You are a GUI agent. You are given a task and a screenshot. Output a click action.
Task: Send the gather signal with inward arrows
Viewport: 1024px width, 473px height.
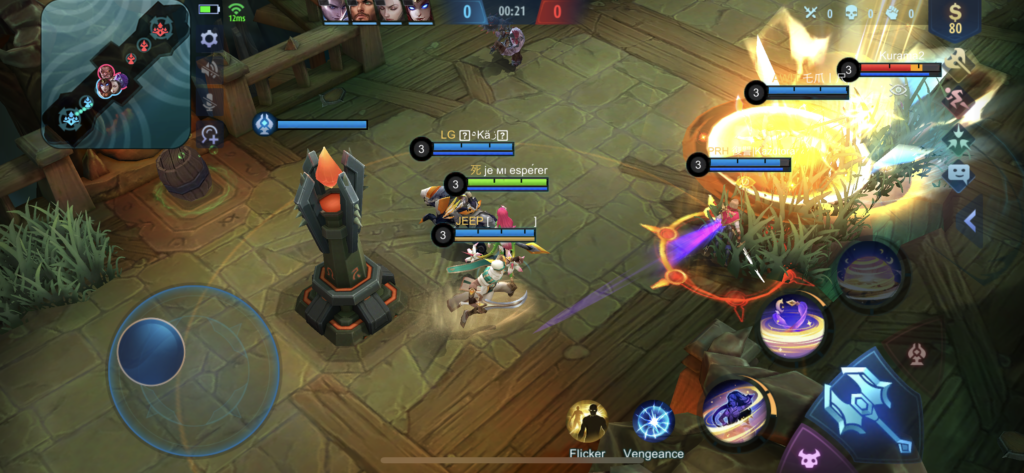coord(958,138)
